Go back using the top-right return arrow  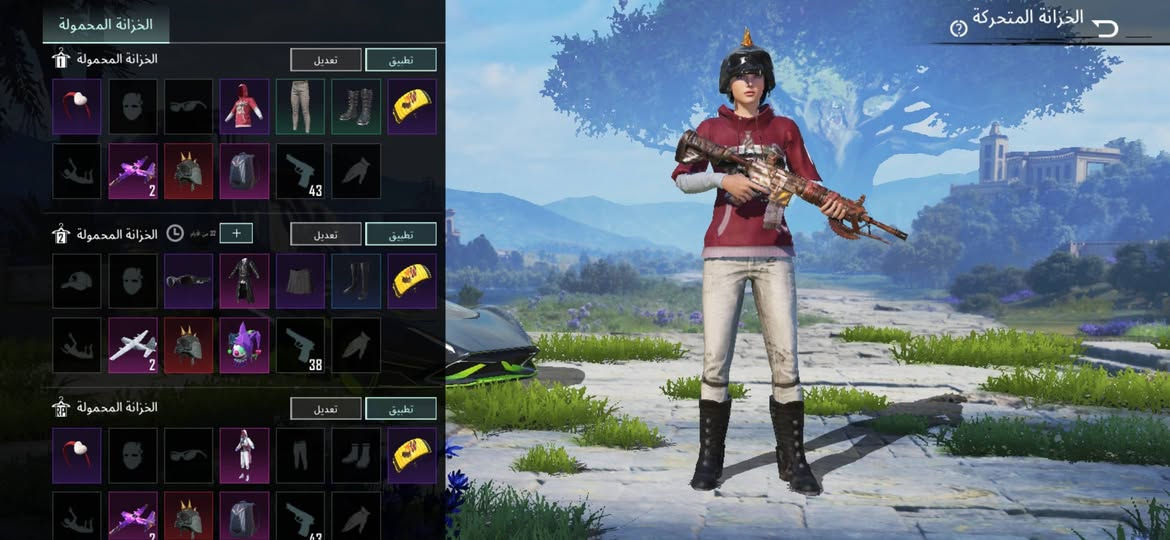point(1104,27)
